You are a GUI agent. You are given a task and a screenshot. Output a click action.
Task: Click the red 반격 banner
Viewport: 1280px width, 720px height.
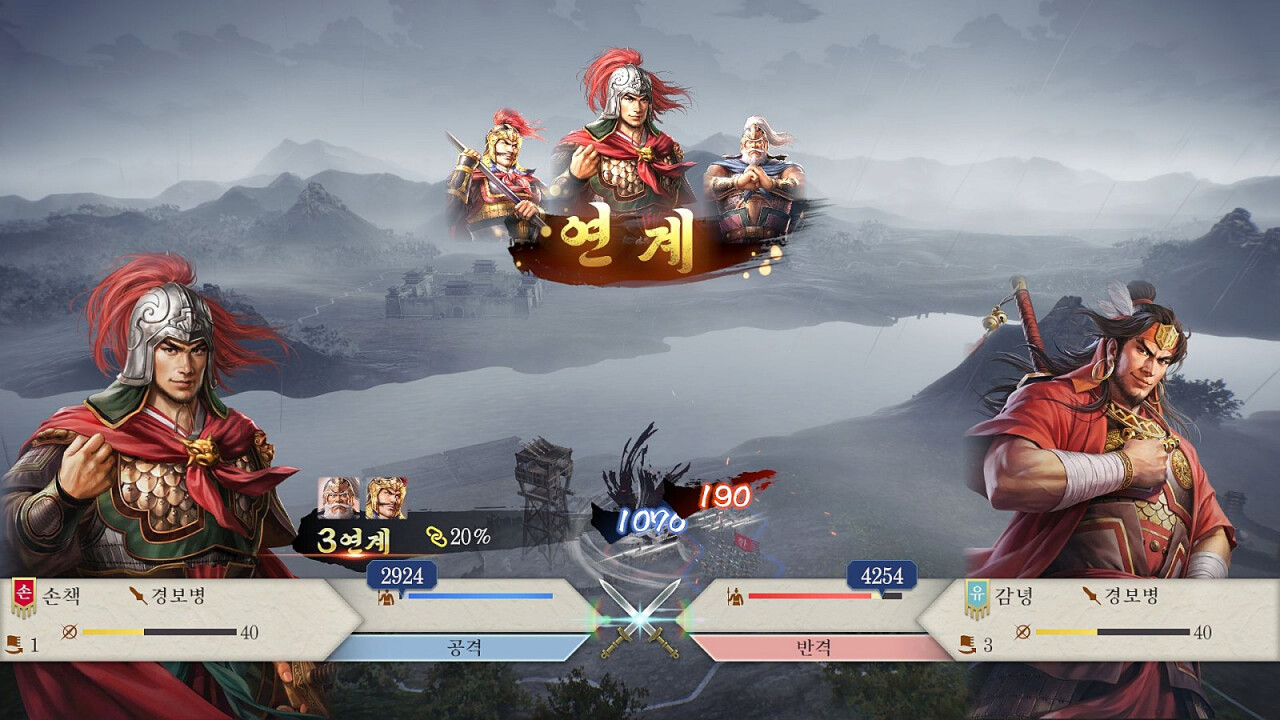coord(820,648)
